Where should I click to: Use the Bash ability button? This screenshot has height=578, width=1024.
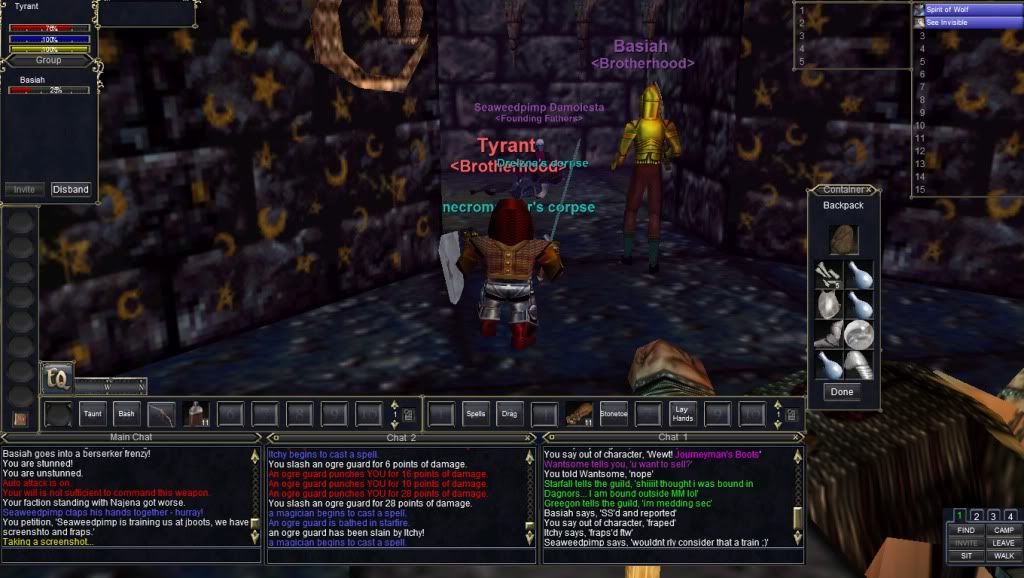coord(125,412)
